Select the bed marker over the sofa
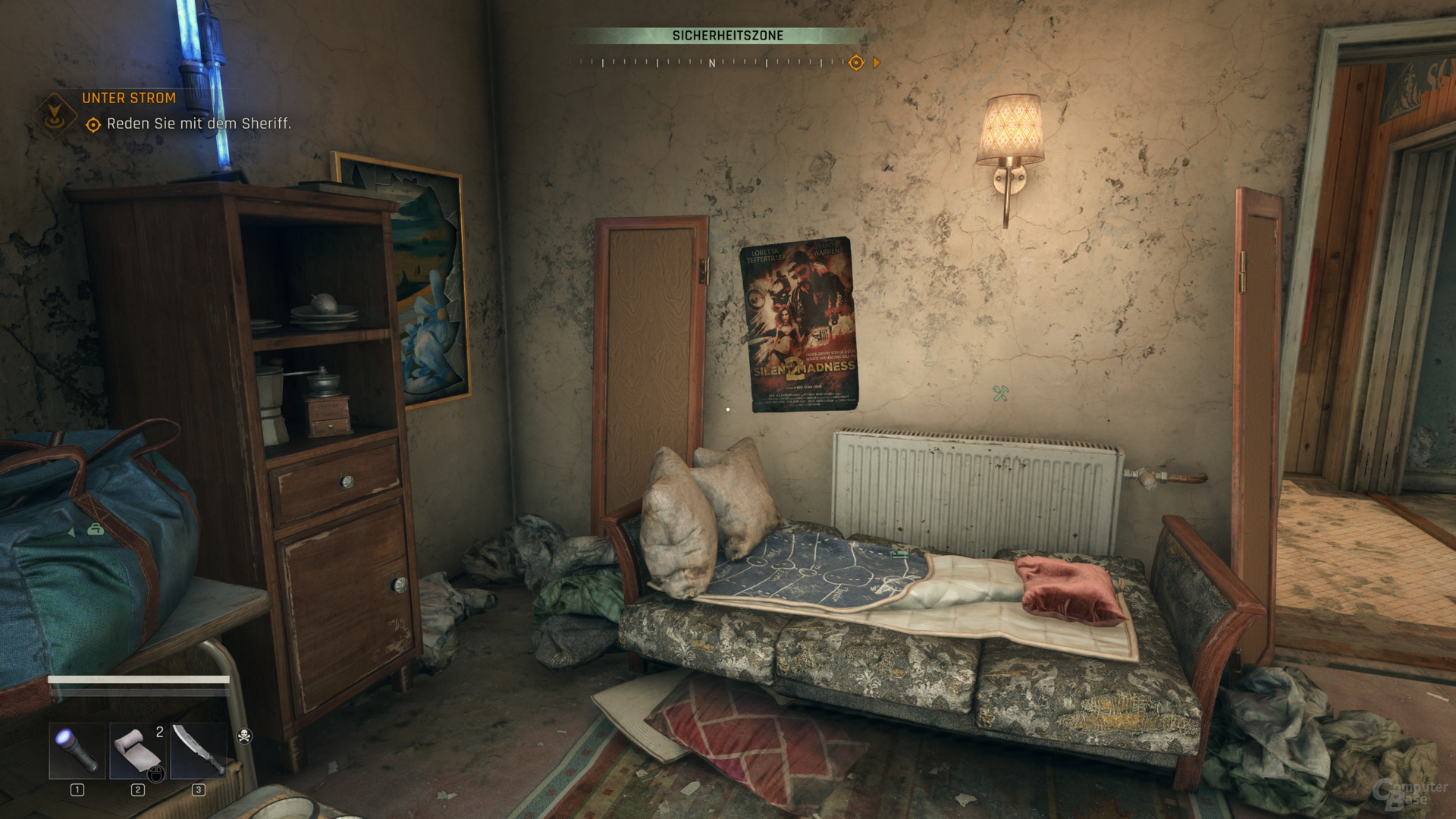 pyautogui.click(x=900, y=555)
